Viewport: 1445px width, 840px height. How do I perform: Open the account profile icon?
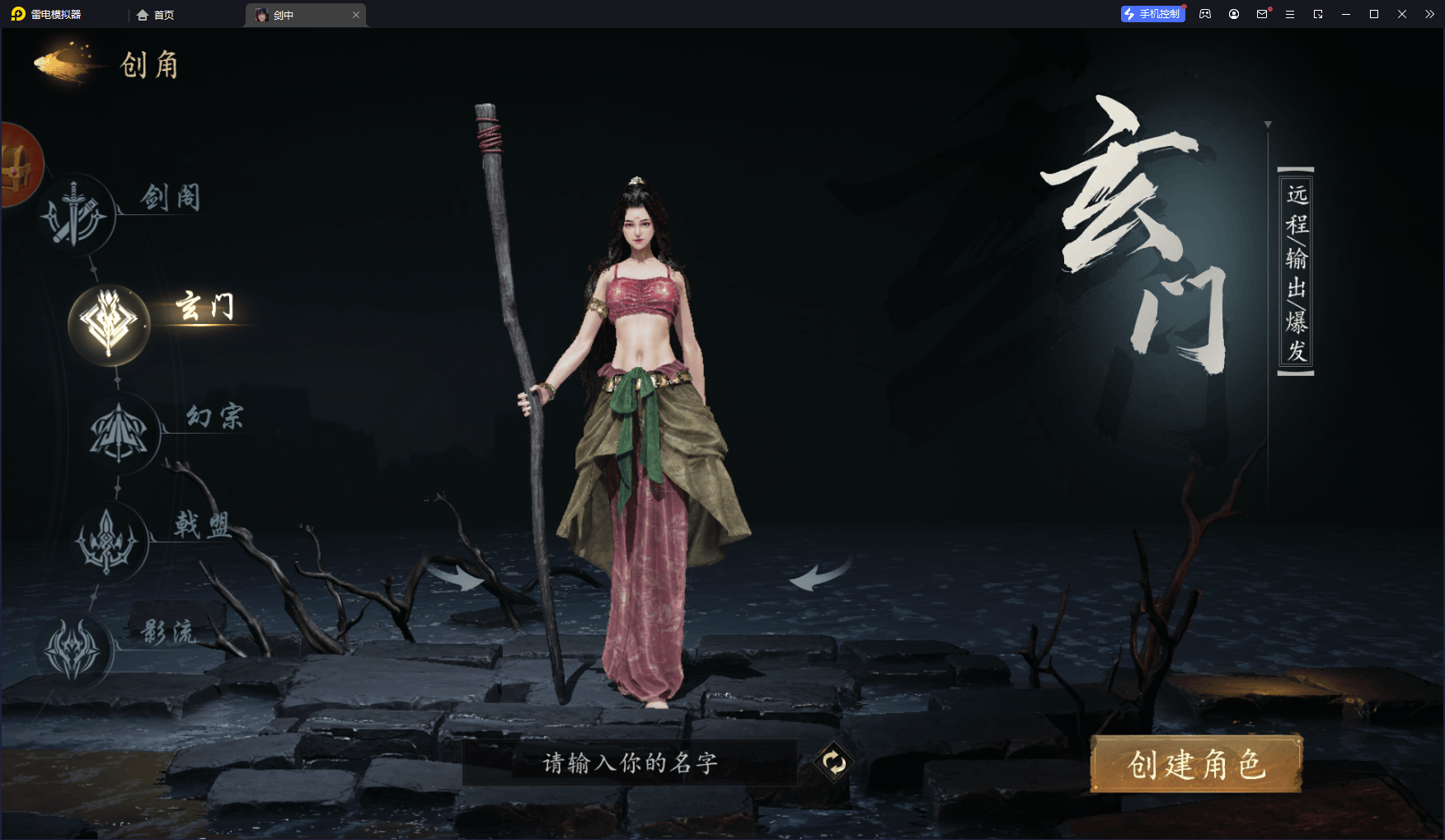1233,14
